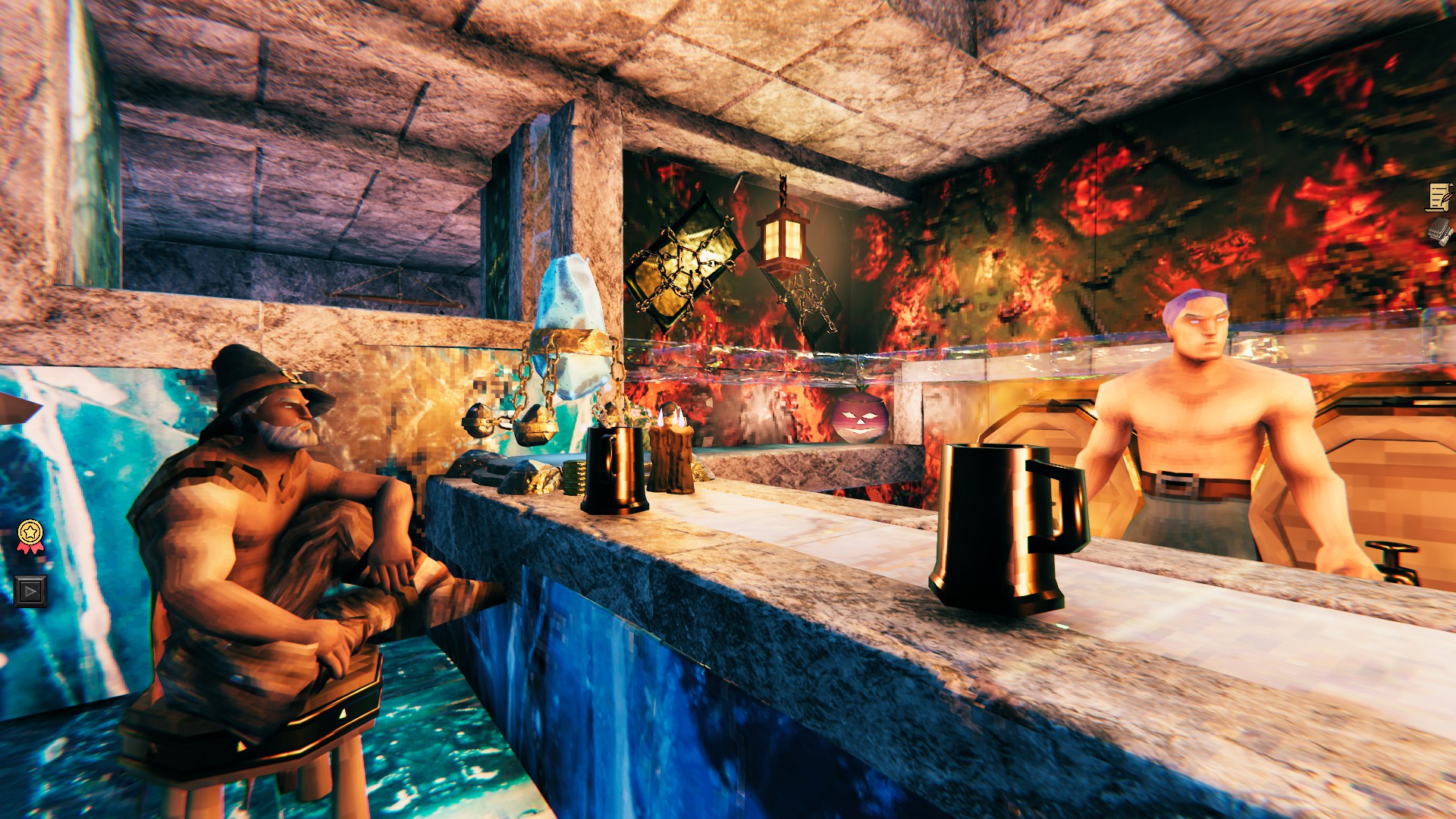Open the scroll and quill icon
The width and height of the screenshot is (1456, 819).
pos(1439,197)
